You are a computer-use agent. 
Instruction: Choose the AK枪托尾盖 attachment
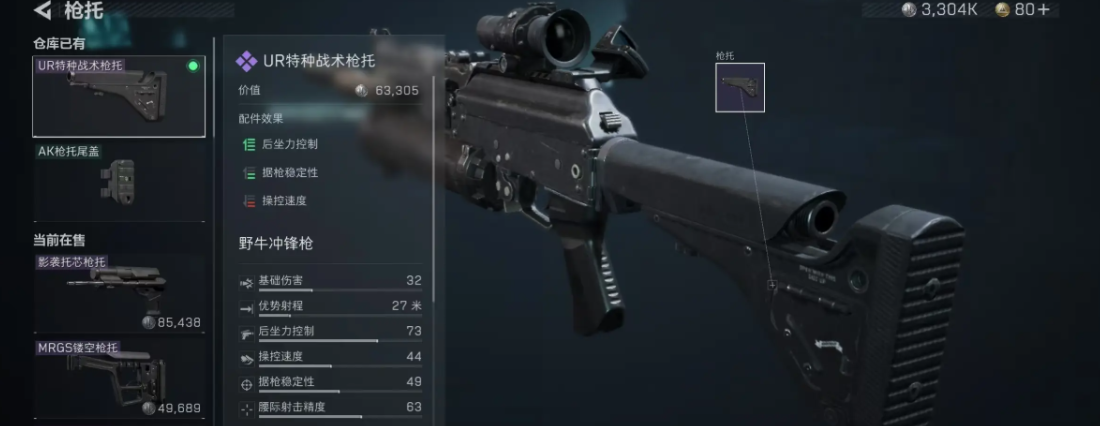pos(118,182)
